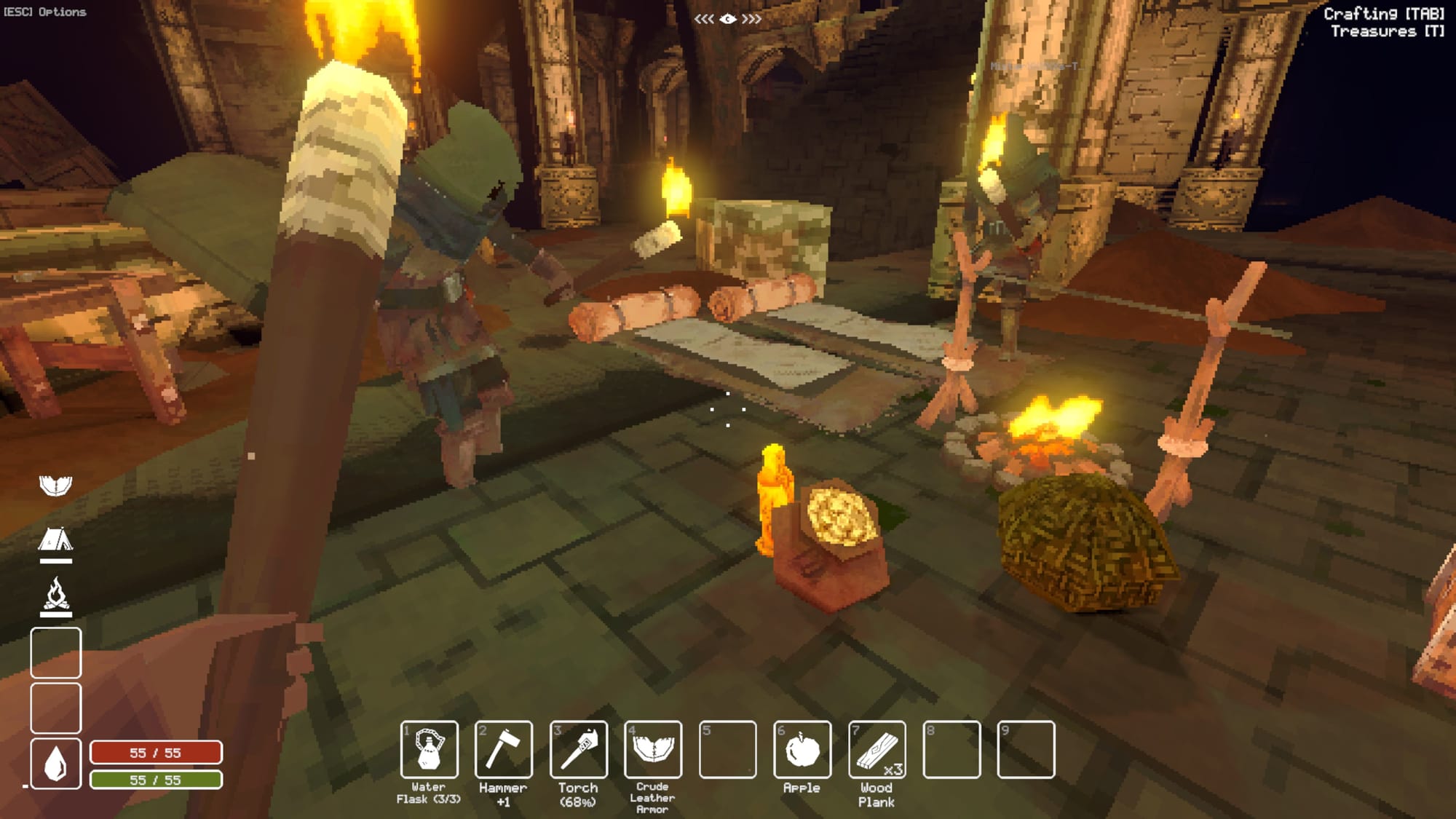Screen dimensions: 1456x819
Task: Open the Treasures panel label
Action: pyautogui.click(x=1387, y=31)
